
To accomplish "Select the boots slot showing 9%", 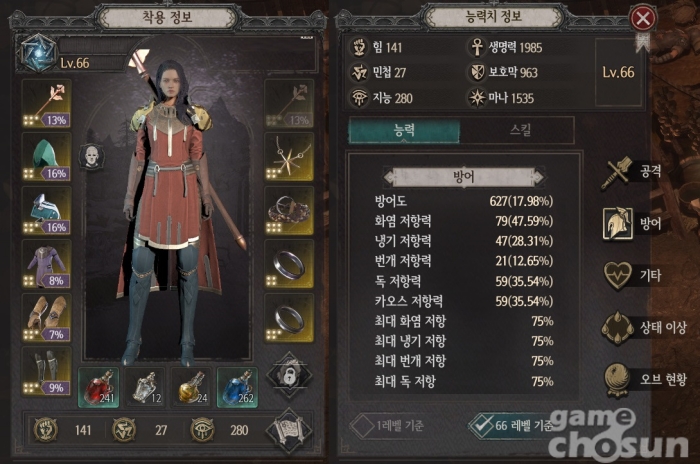I will tap(46, 370).
